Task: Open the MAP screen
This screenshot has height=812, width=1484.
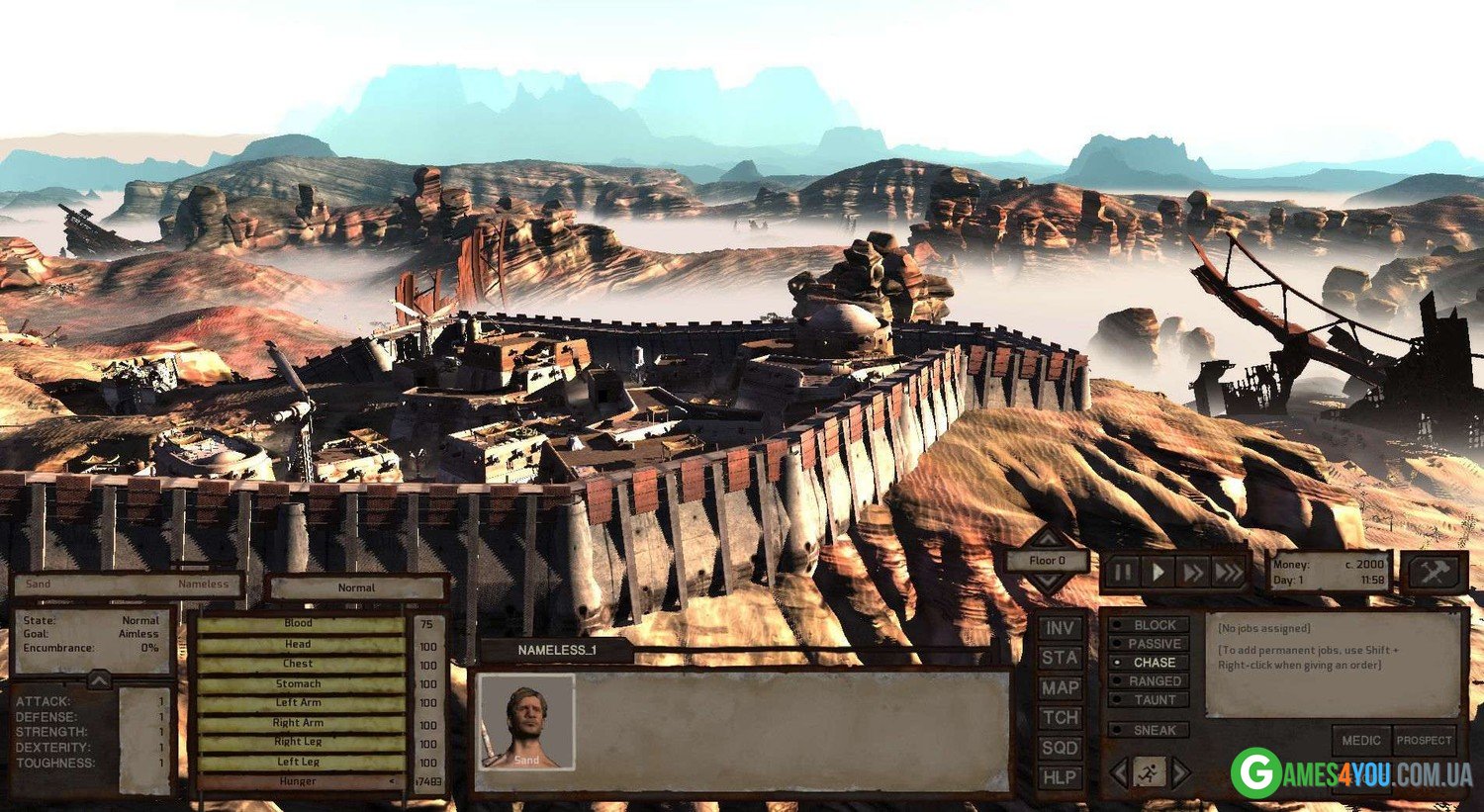Action: (1060, 687)
